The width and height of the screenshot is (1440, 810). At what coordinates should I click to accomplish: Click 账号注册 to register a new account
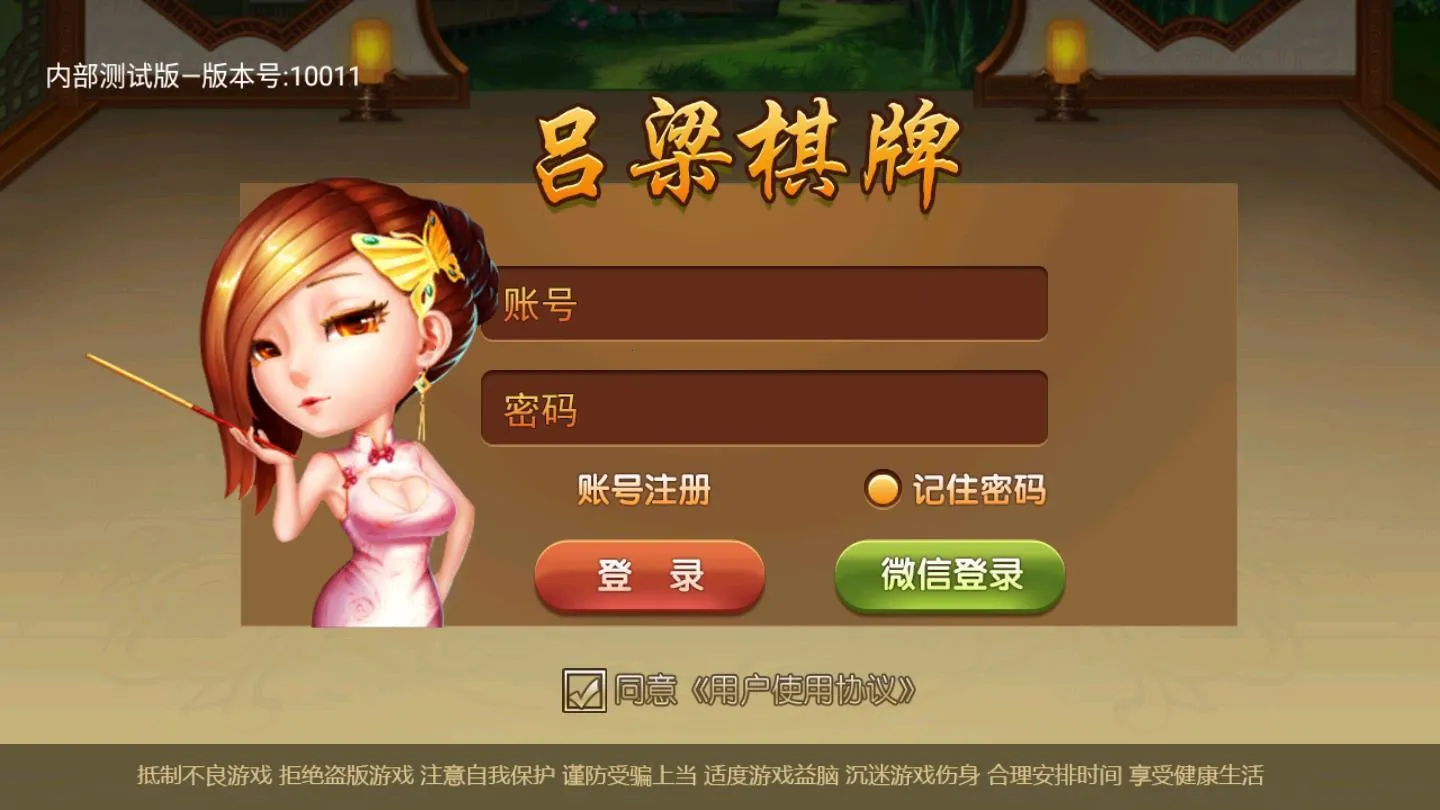pos(644,489)
